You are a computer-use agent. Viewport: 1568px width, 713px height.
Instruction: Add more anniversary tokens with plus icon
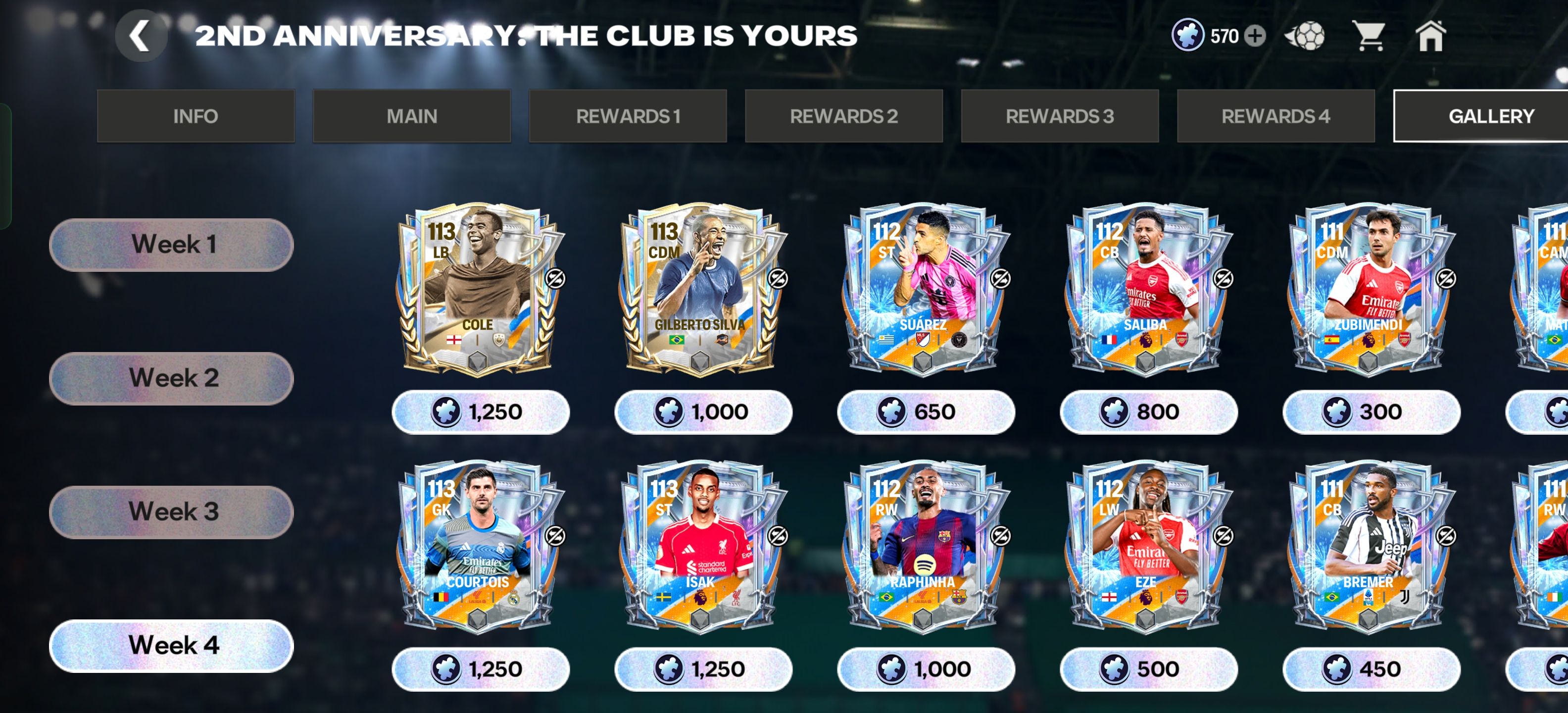[x=1255, y=36]
